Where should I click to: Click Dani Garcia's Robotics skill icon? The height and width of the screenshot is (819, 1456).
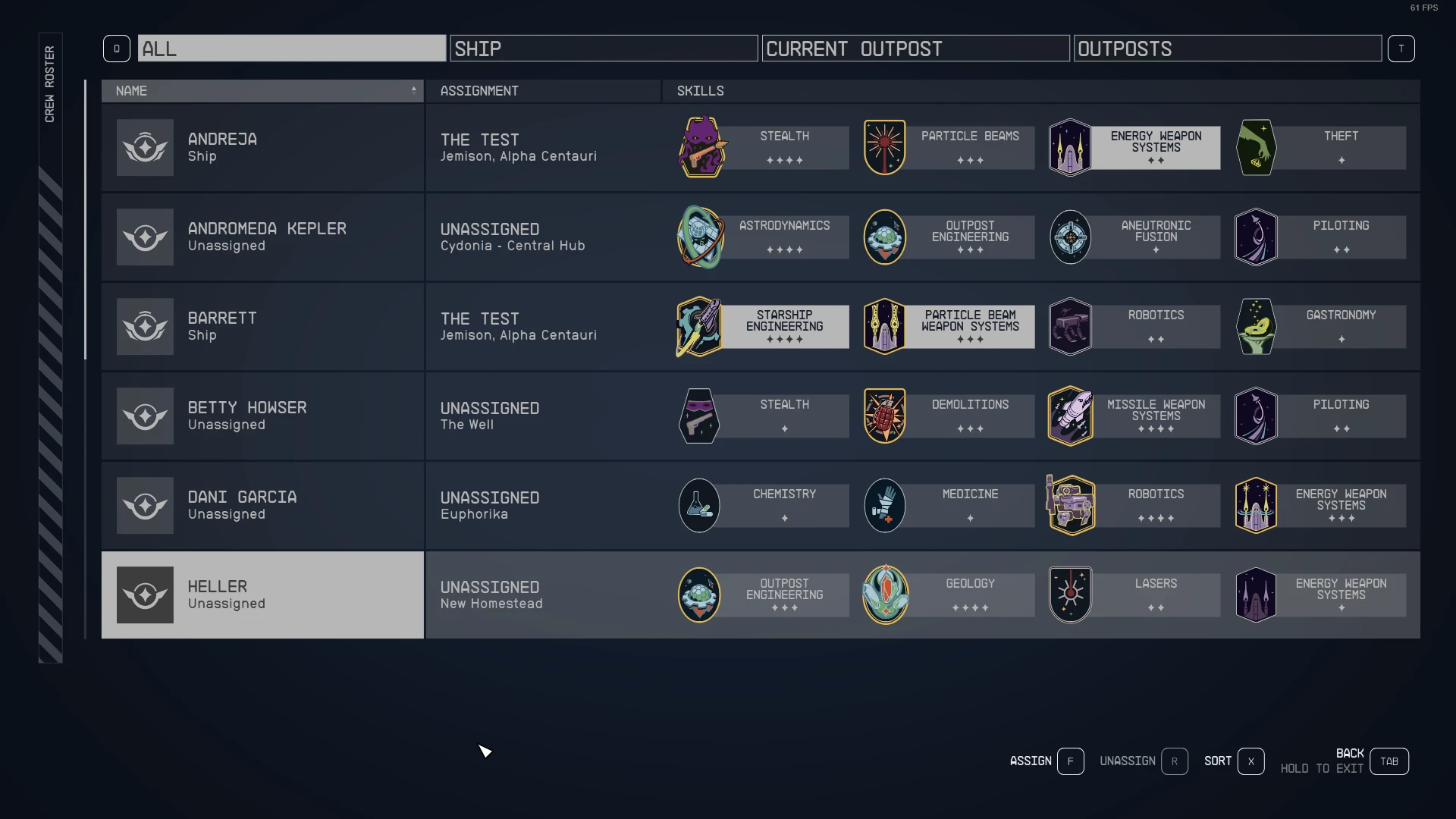click(x=1070, y=504)
